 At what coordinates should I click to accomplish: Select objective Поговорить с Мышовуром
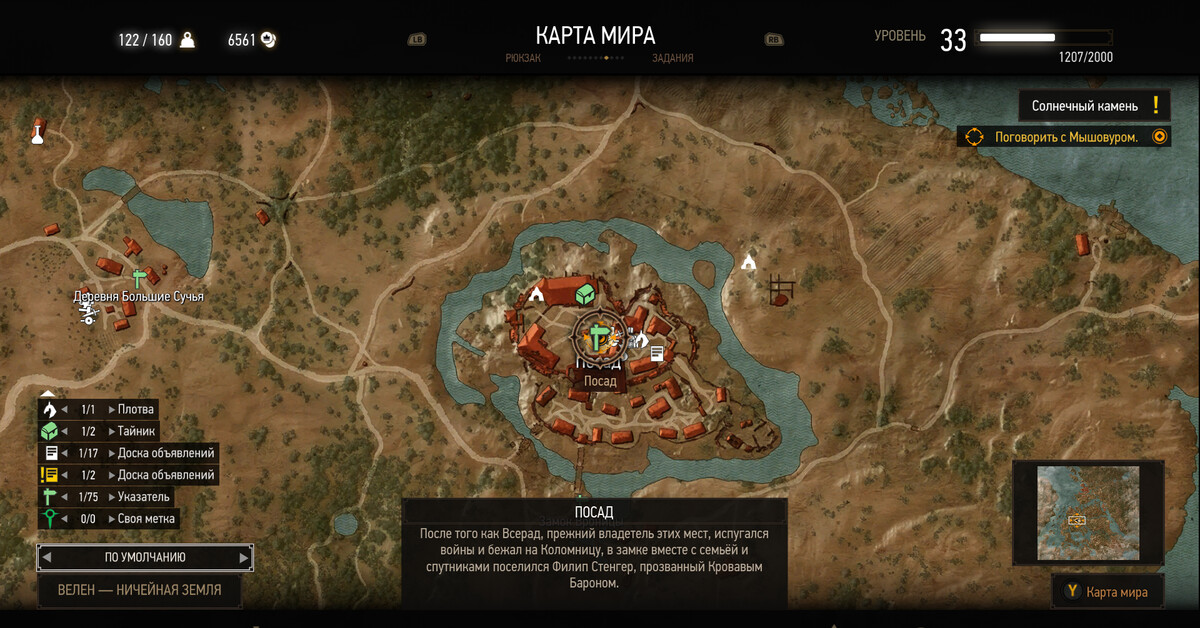coord(1066,137)
